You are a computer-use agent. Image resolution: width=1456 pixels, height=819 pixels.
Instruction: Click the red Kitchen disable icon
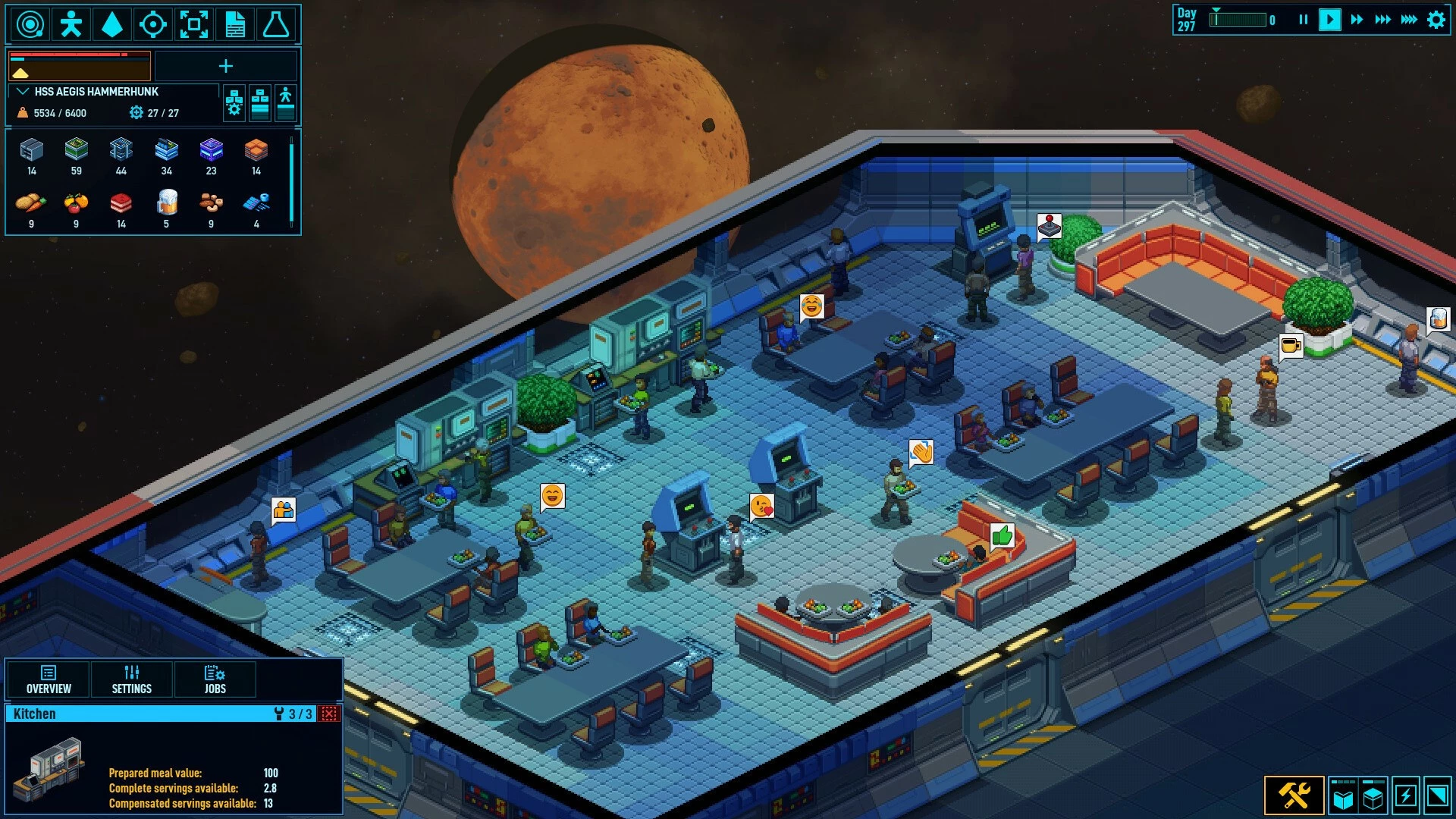coord(329,714)
